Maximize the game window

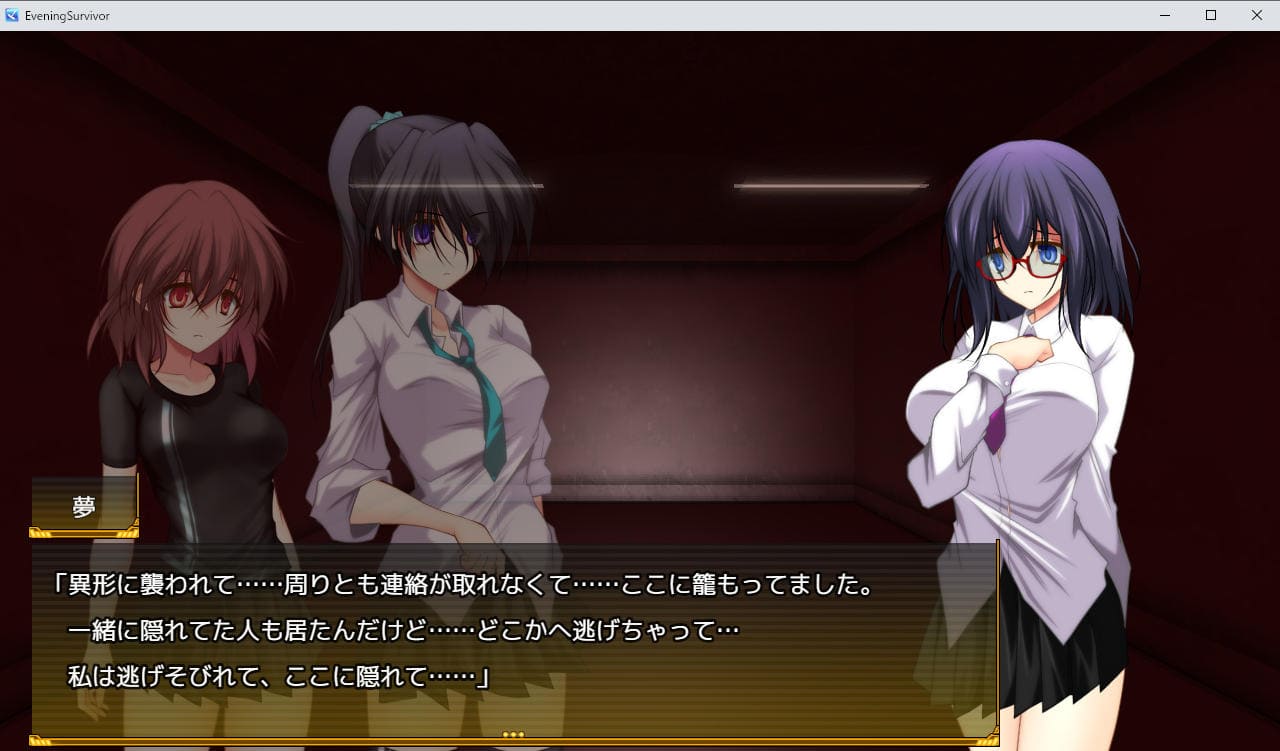[1210, 15]
